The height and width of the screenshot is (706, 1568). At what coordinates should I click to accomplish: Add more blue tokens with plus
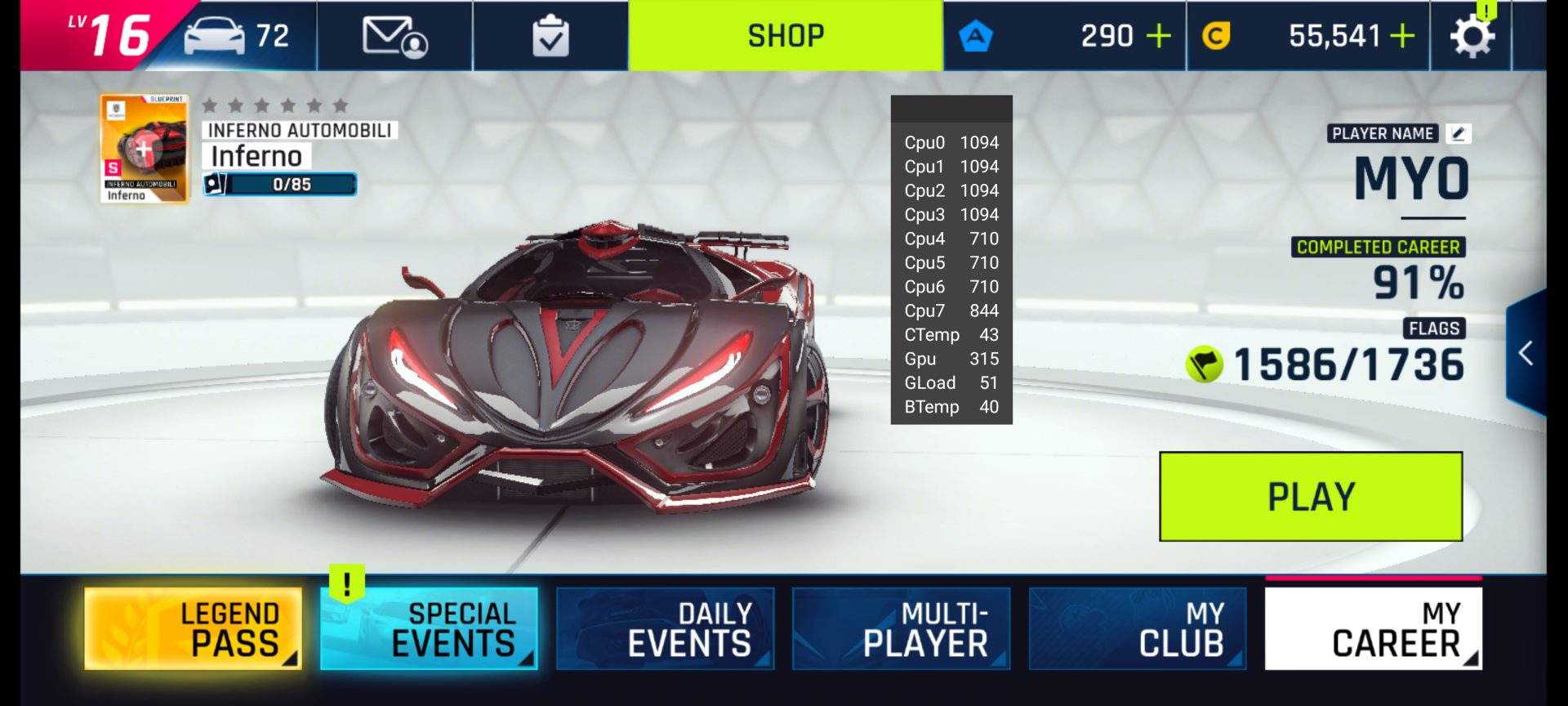(x=1158, y=36)
